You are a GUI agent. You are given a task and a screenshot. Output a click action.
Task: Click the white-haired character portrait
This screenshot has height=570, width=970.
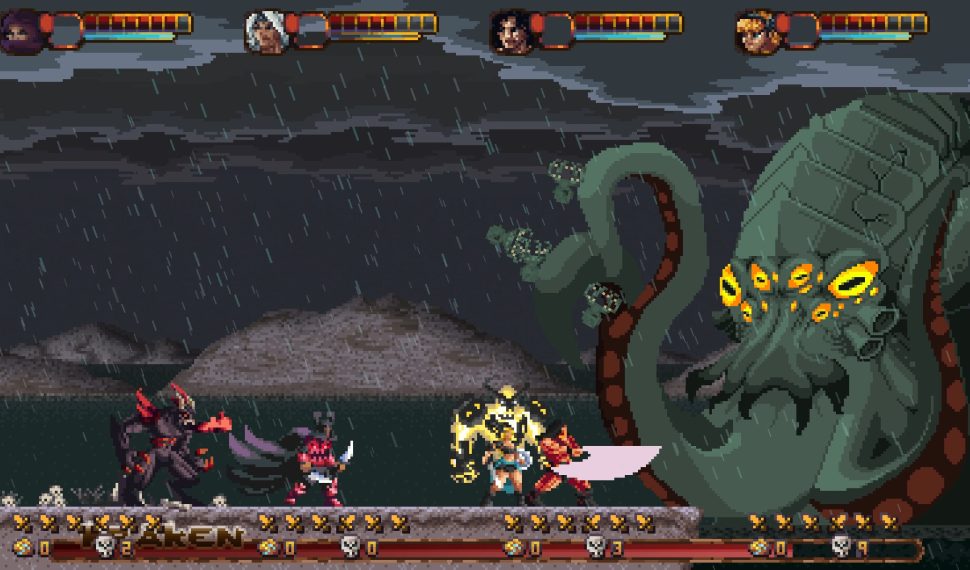266,32
